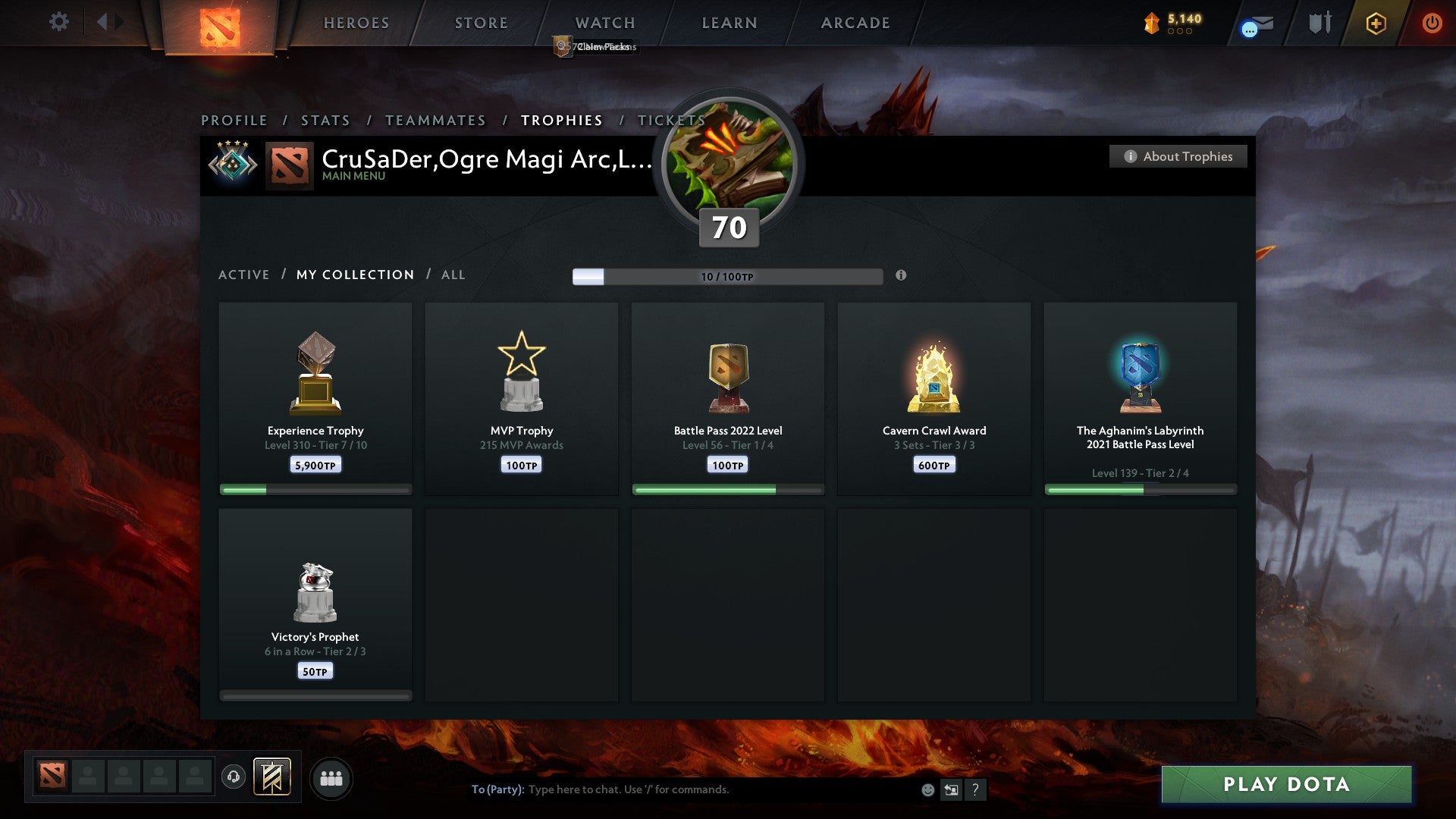This screenshot has width=1456, height=819.
Task: Open the settings gear icon
Action: [58, 22]
